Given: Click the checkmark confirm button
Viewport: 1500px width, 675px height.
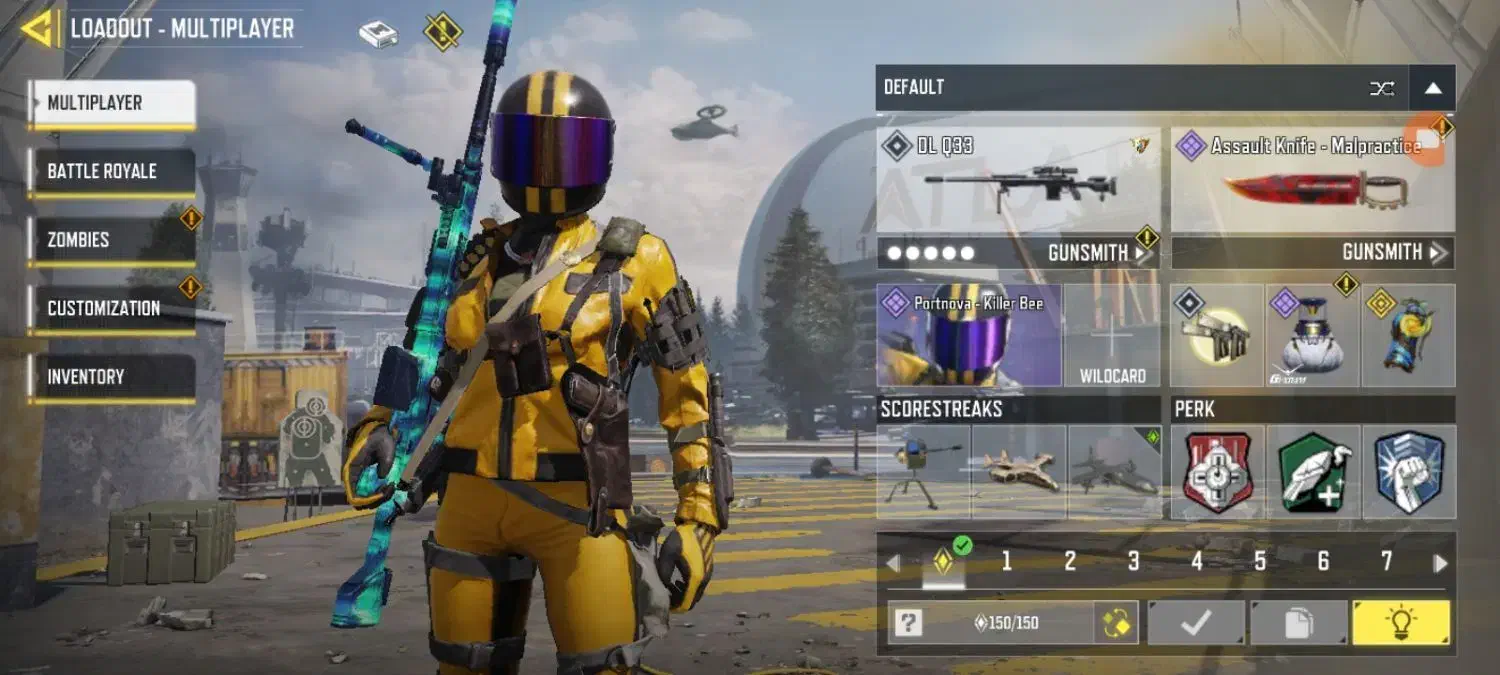Looking at the screenshot, I should tap(1196, 623).
